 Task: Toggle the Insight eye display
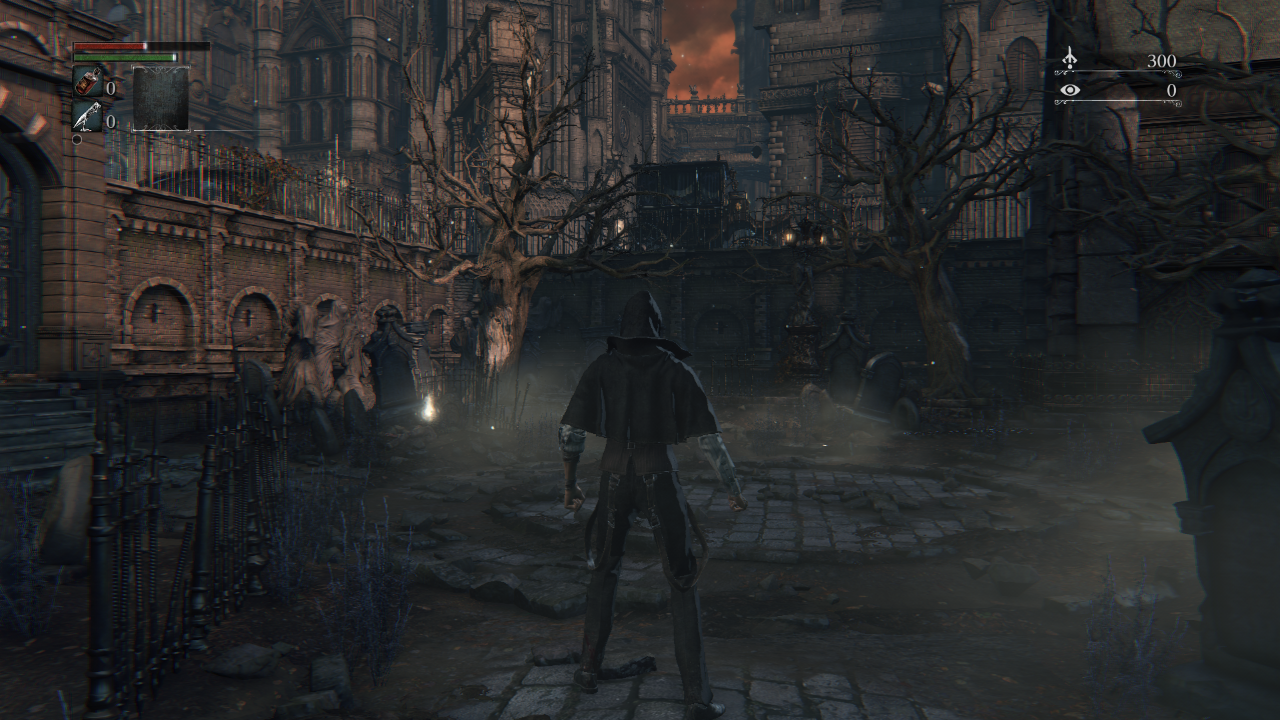click(1070, 90)
